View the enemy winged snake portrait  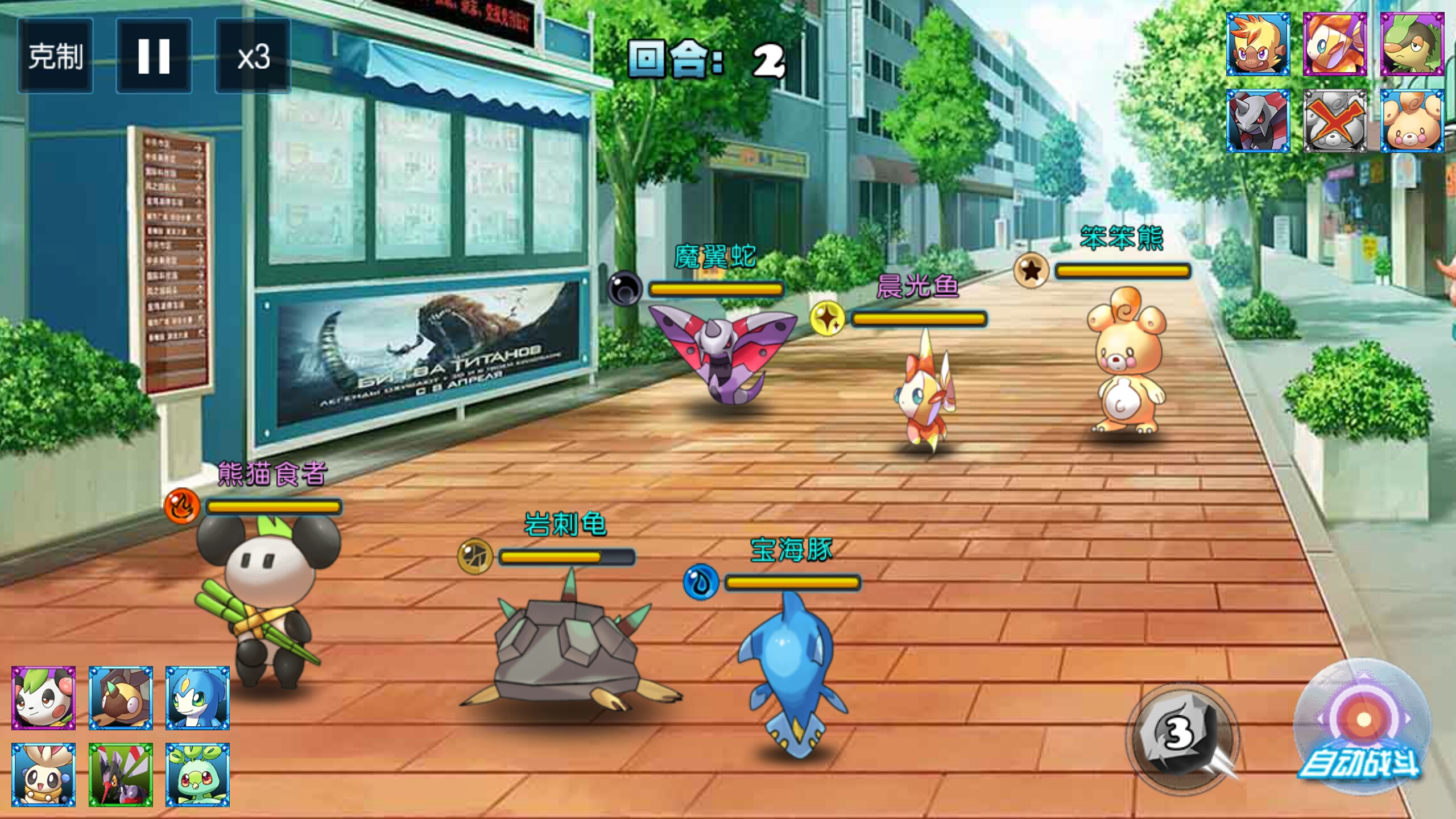(1258, 121)
